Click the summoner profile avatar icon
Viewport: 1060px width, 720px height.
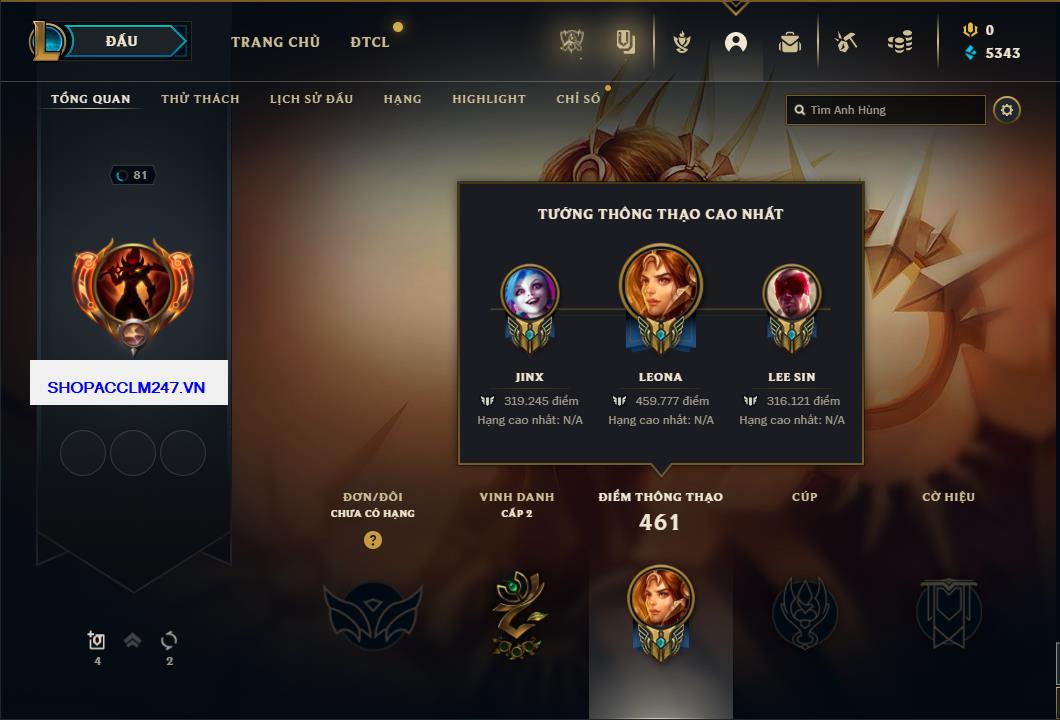133,286
